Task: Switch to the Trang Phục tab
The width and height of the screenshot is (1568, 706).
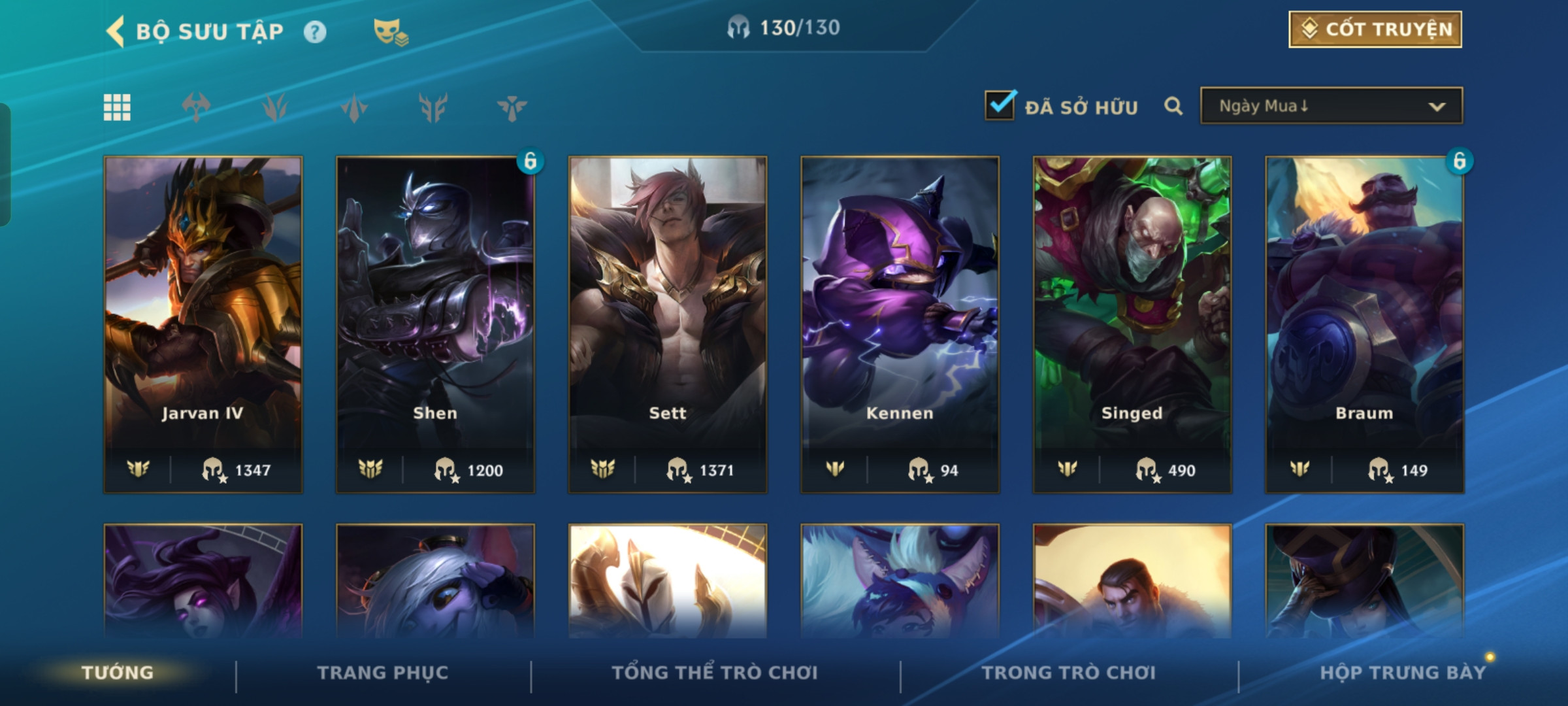Action: tap(383, 673)
